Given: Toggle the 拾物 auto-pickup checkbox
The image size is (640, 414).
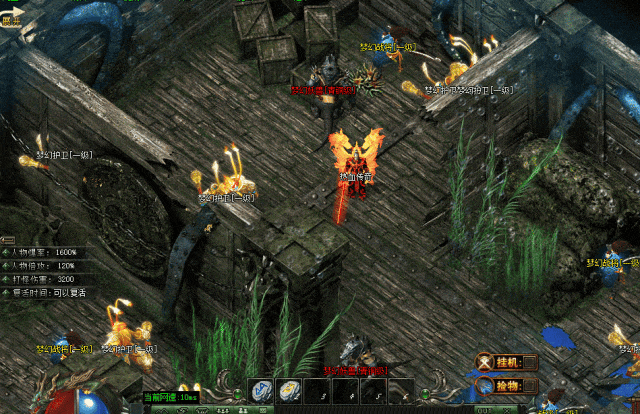Looking at the screenshot, I should 529,384.
